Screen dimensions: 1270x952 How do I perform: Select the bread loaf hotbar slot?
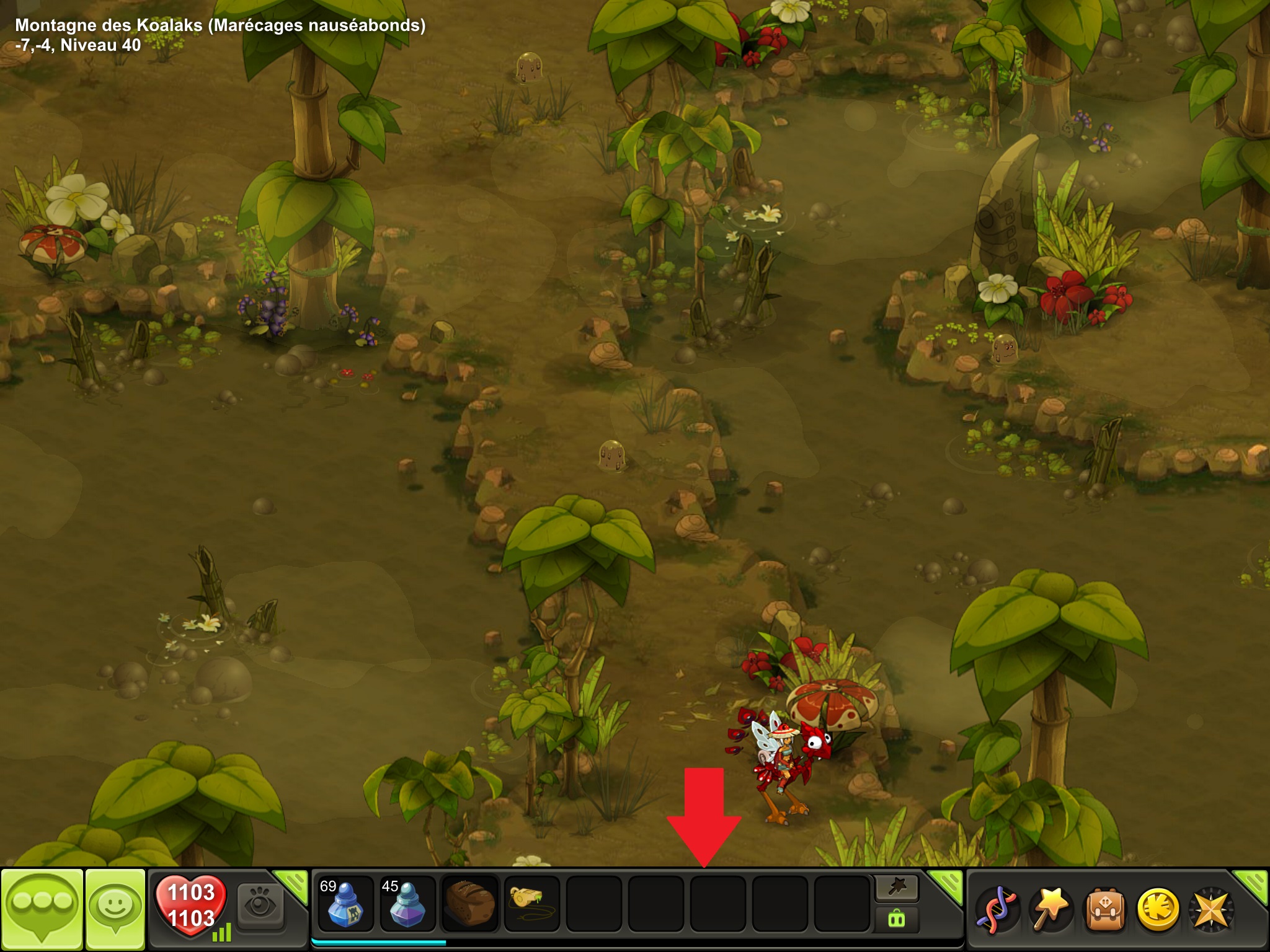[469, 904]
